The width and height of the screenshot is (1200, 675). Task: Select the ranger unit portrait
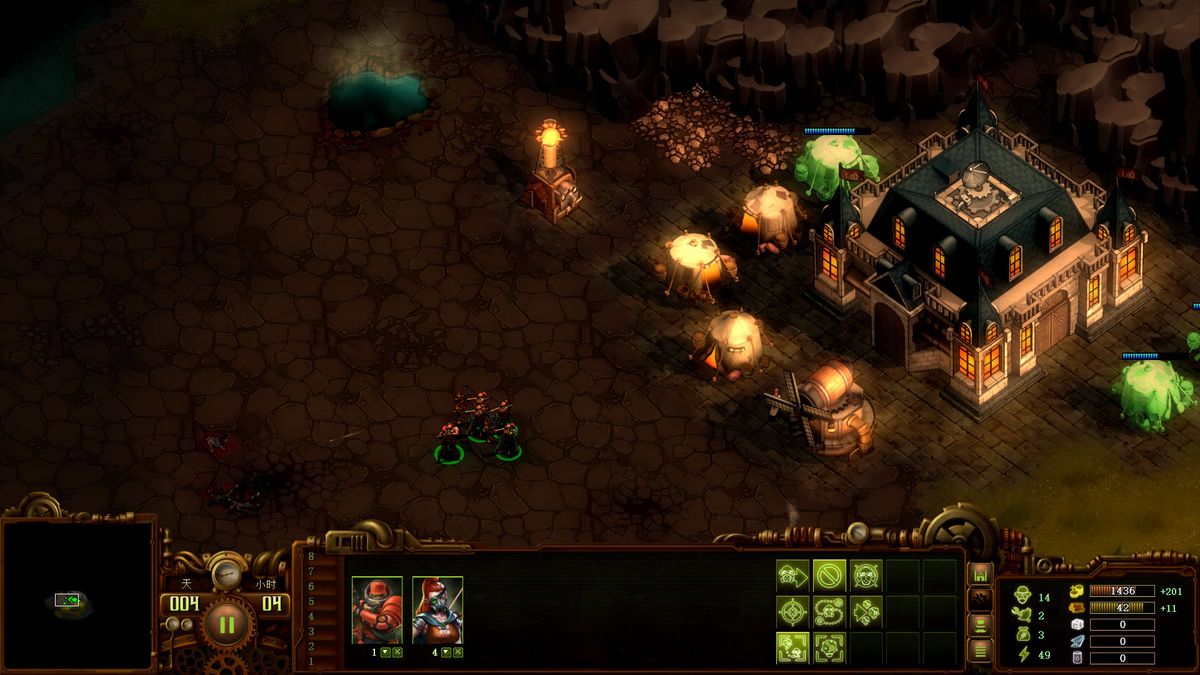437,608
